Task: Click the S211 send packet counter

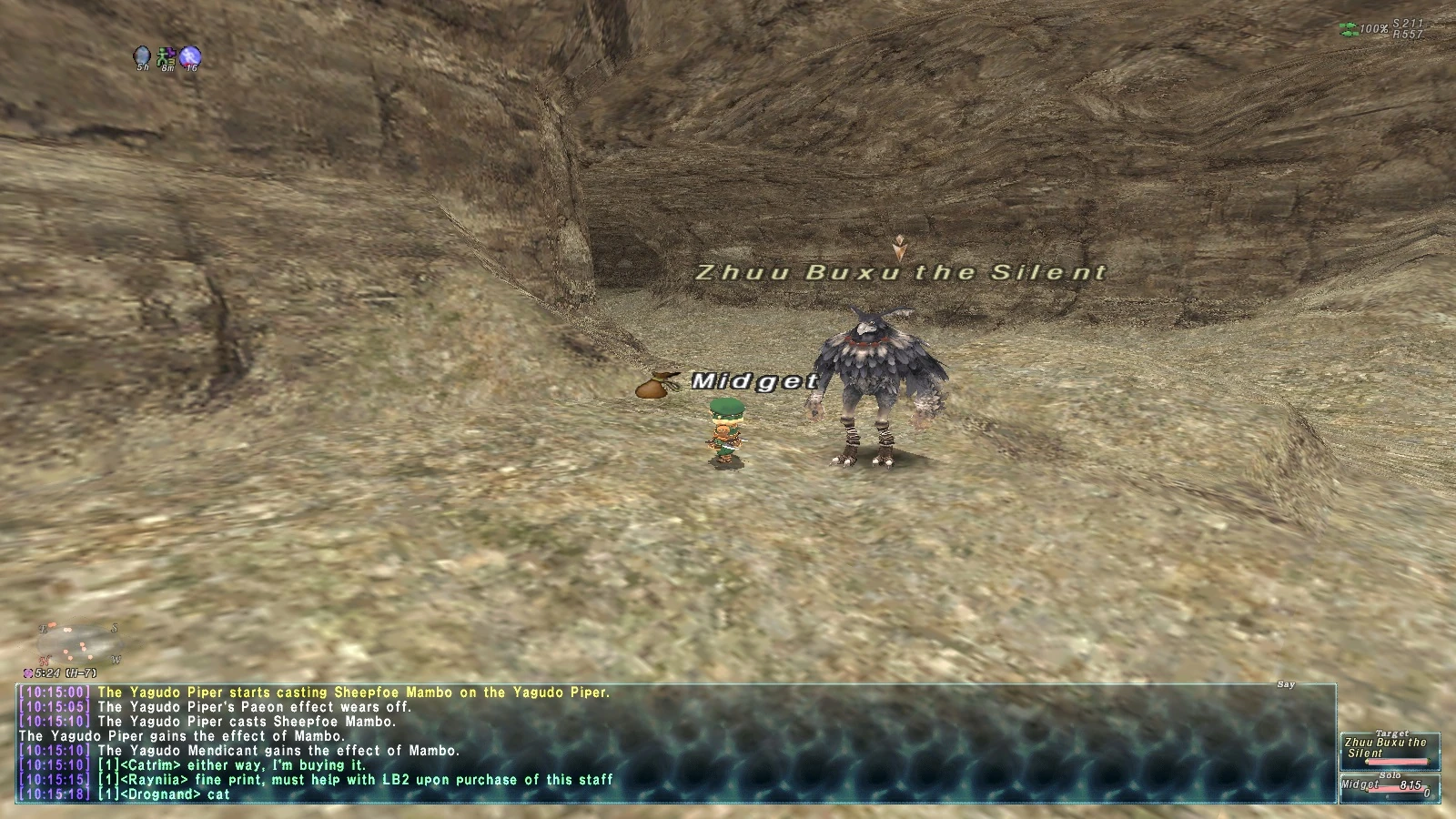Action: tap(1407, 24)
